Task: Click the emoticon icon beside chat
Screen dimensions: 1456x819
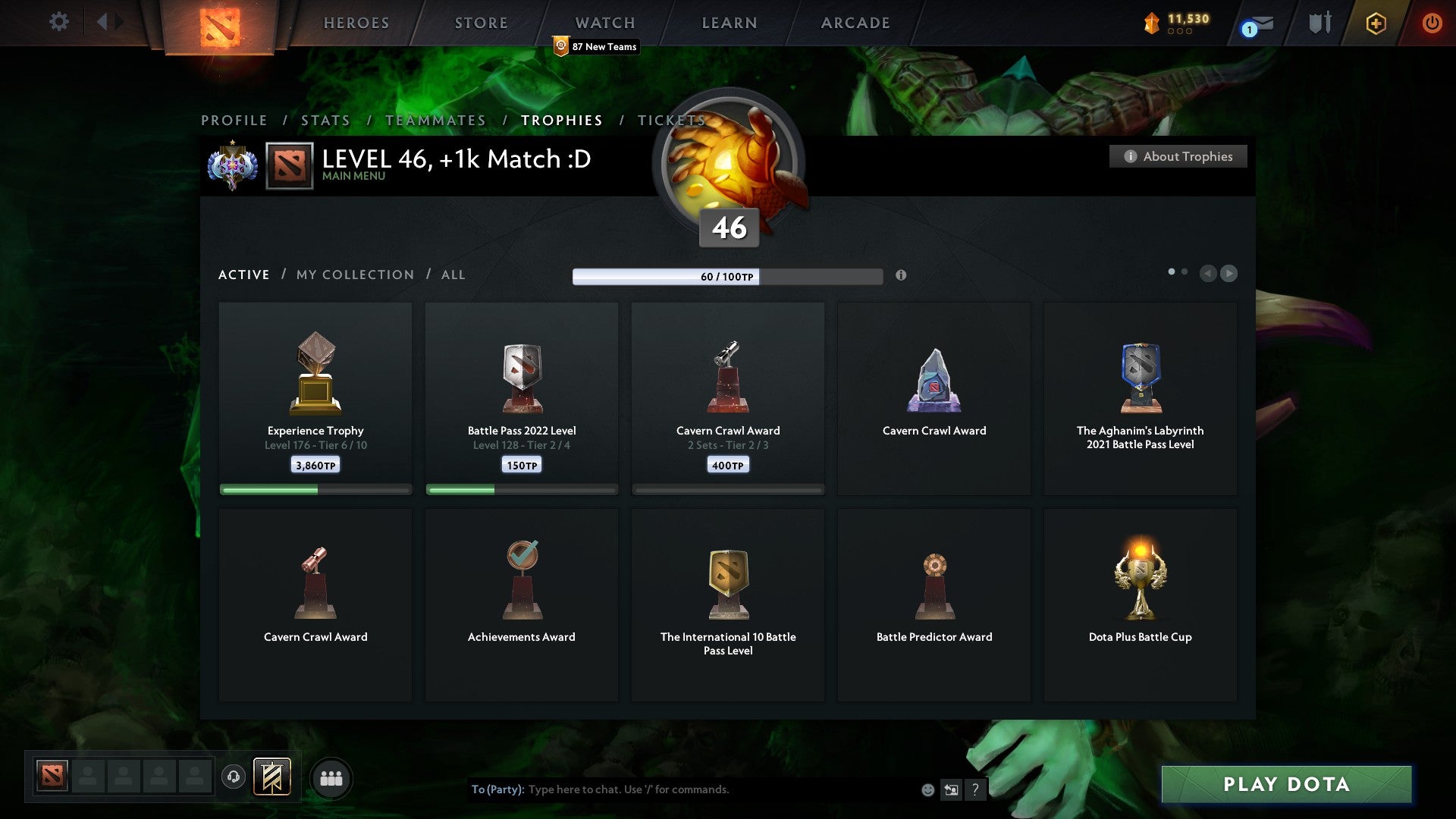Action: pyautogui.click(x=928, y=789)
